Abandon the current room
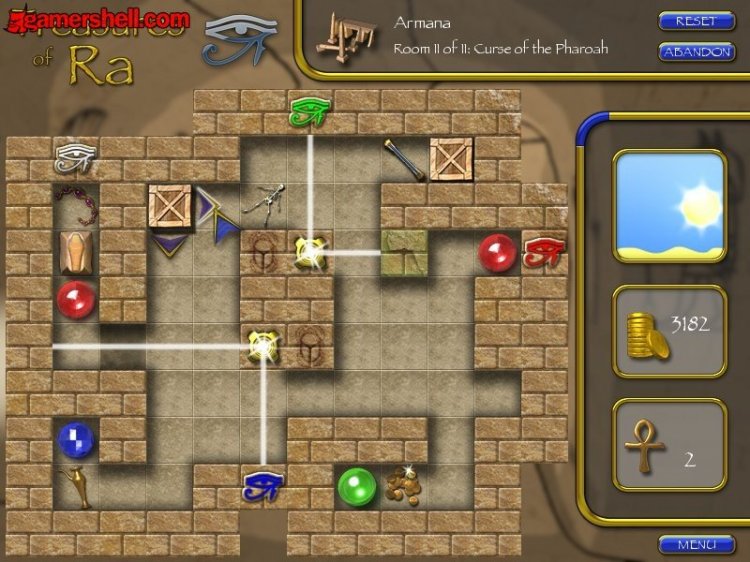Screen dimensions: 750x562 point(696,51)
